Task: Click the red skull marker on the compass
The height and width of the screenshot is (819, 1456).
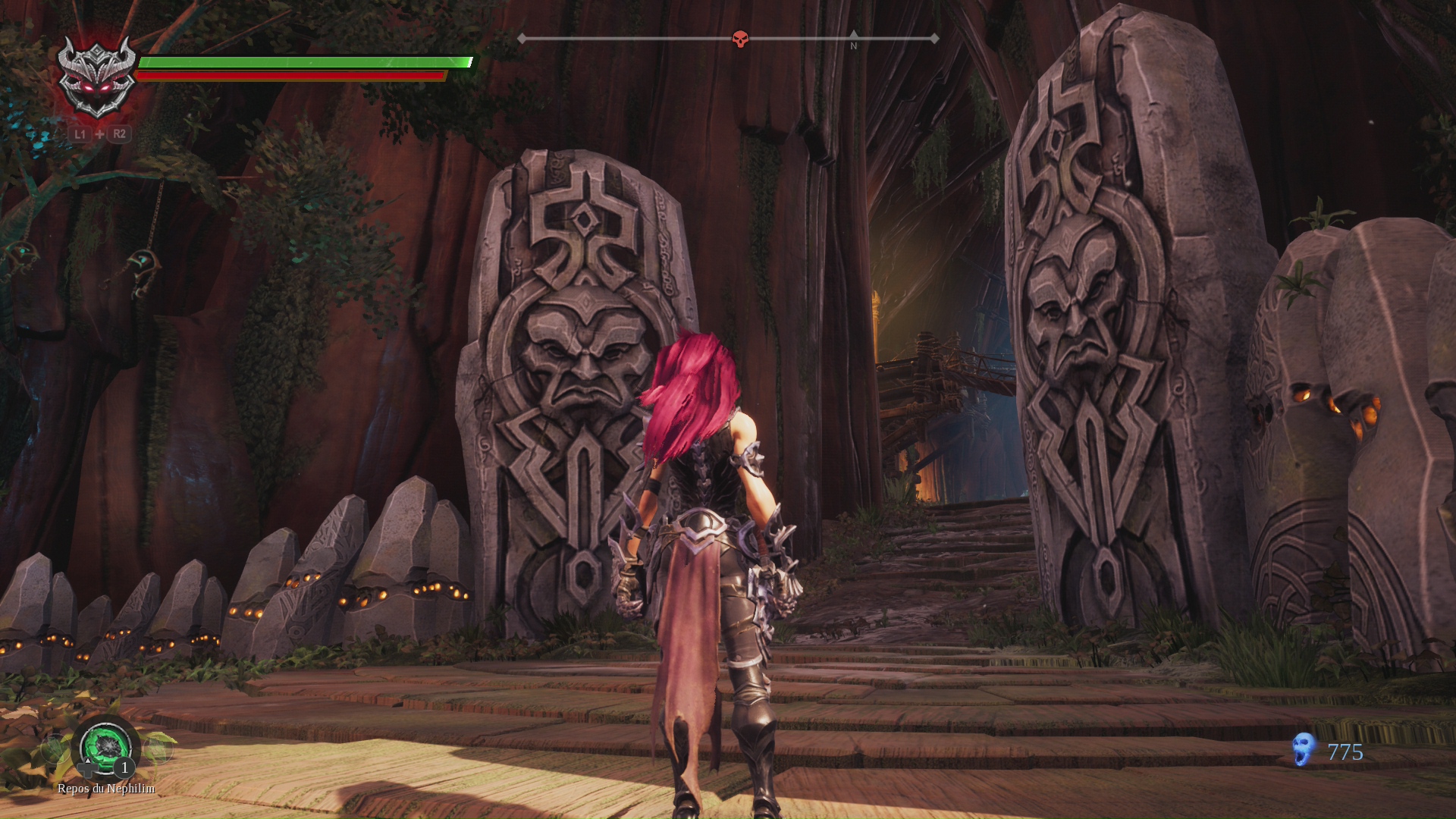Action: point(740,39)
